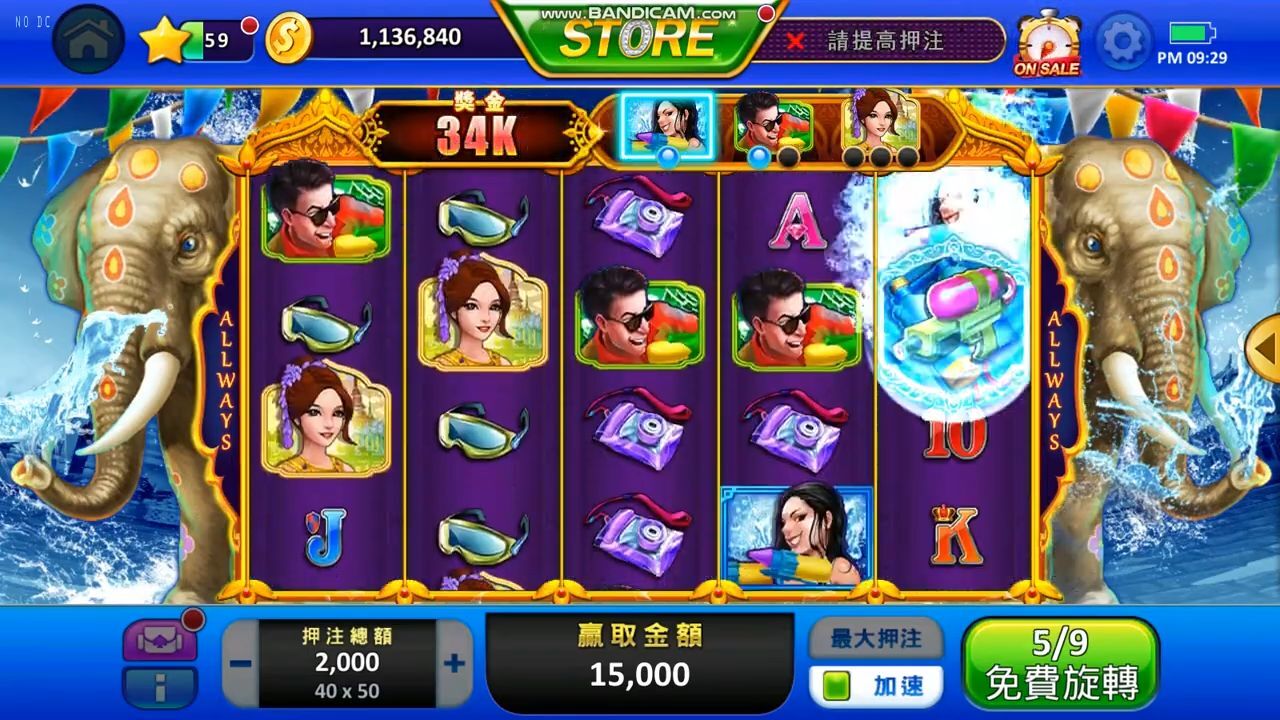
Task: Increase the total bet with plus
Action: pos(453,663)
